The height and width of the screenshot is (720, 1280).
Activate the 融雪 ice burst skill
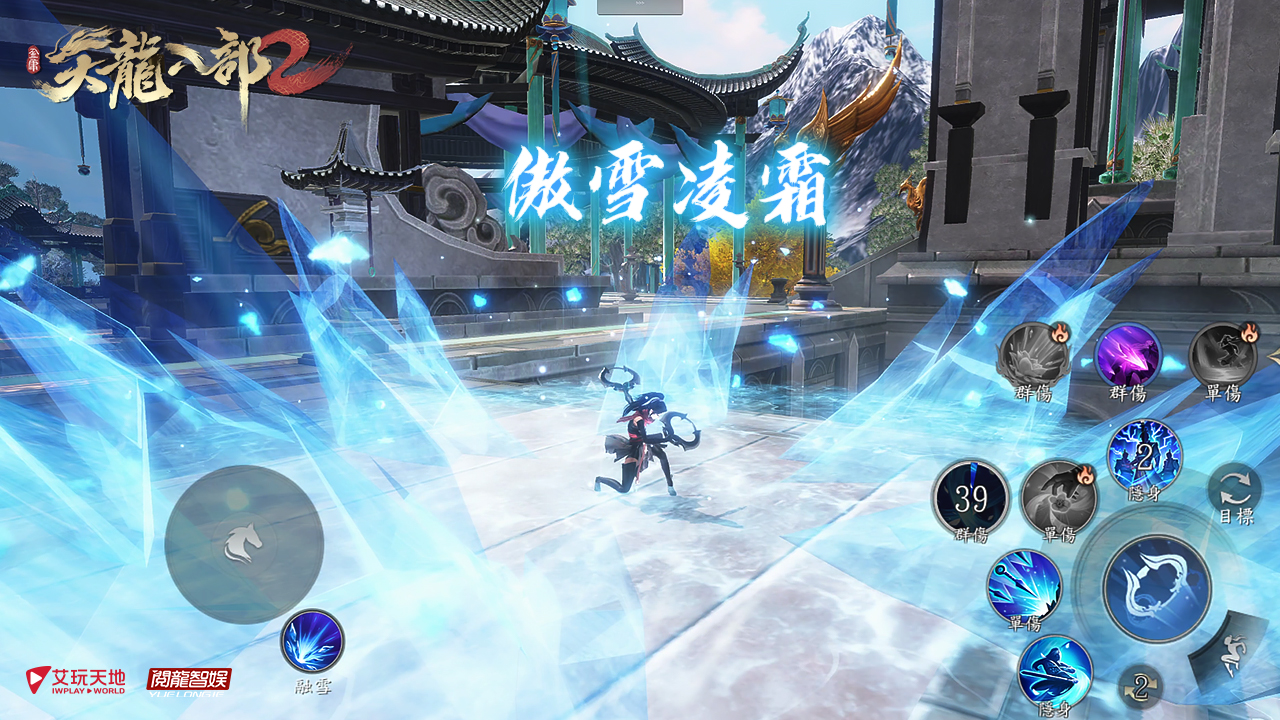coord(312,641)
